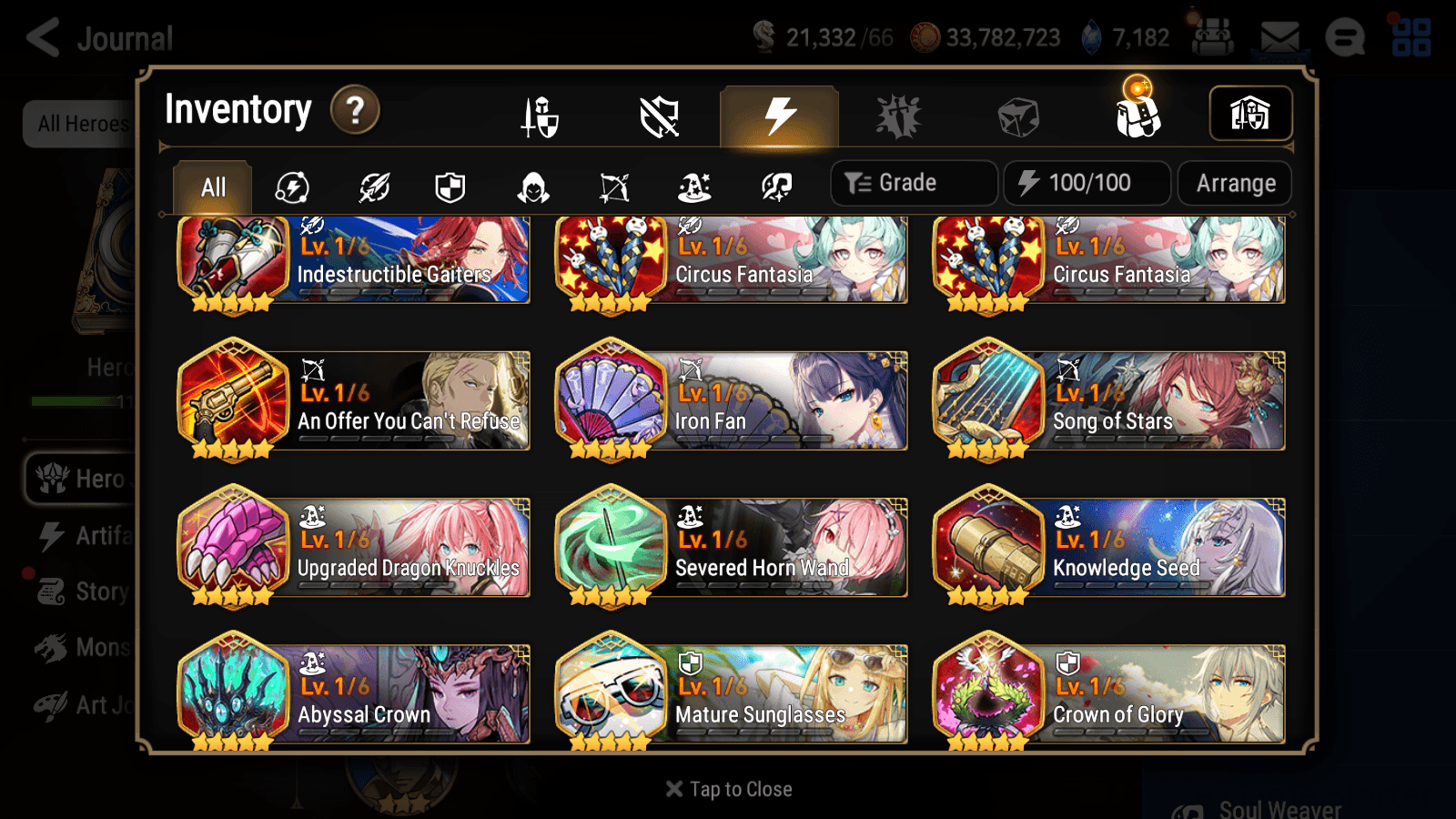
Task: Open the Grade sort dropdown
Action: 913,183
